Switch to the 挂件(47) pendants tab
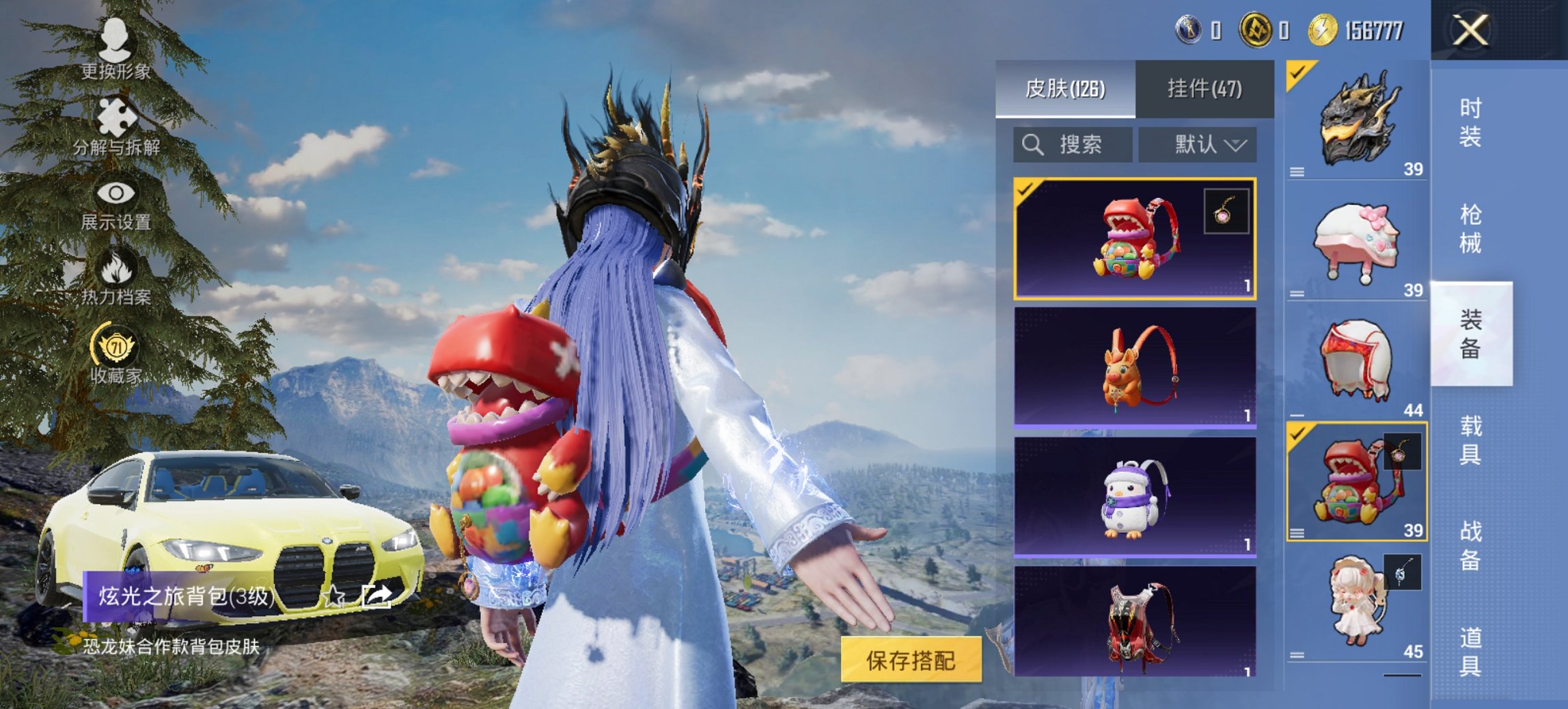 coord(1205,88)
